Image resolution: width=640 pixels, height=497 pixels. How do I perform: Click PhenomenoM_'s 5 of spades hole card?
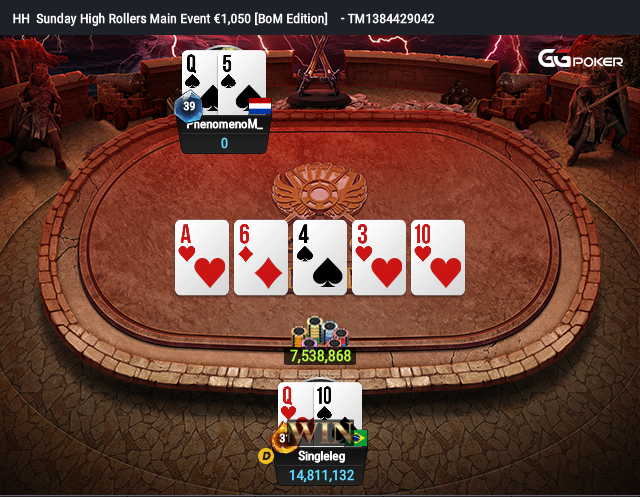tap(242, 78)
